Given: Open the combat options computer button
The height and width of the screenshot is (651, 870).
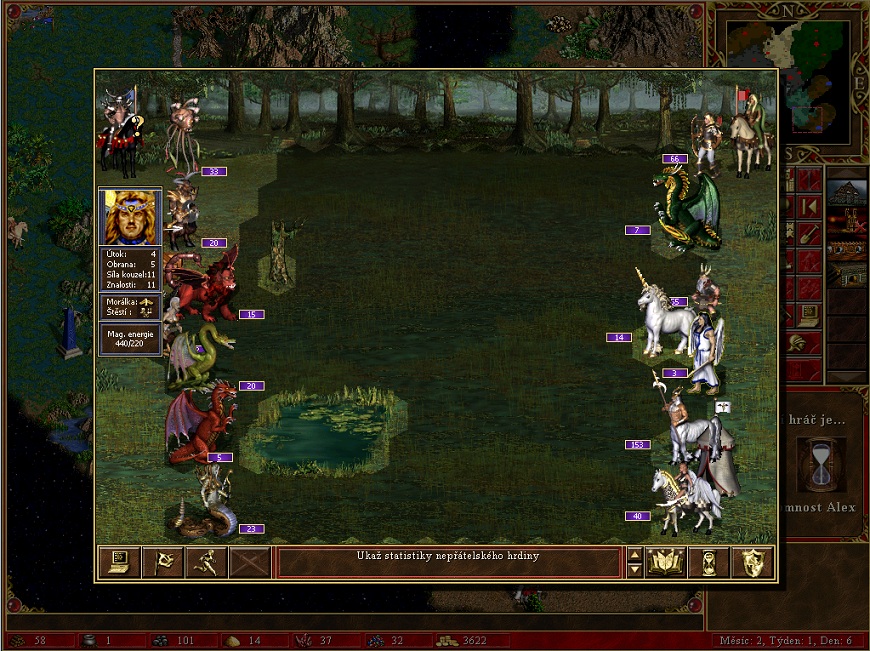Looking at the screenshot, I should point(118,563).
